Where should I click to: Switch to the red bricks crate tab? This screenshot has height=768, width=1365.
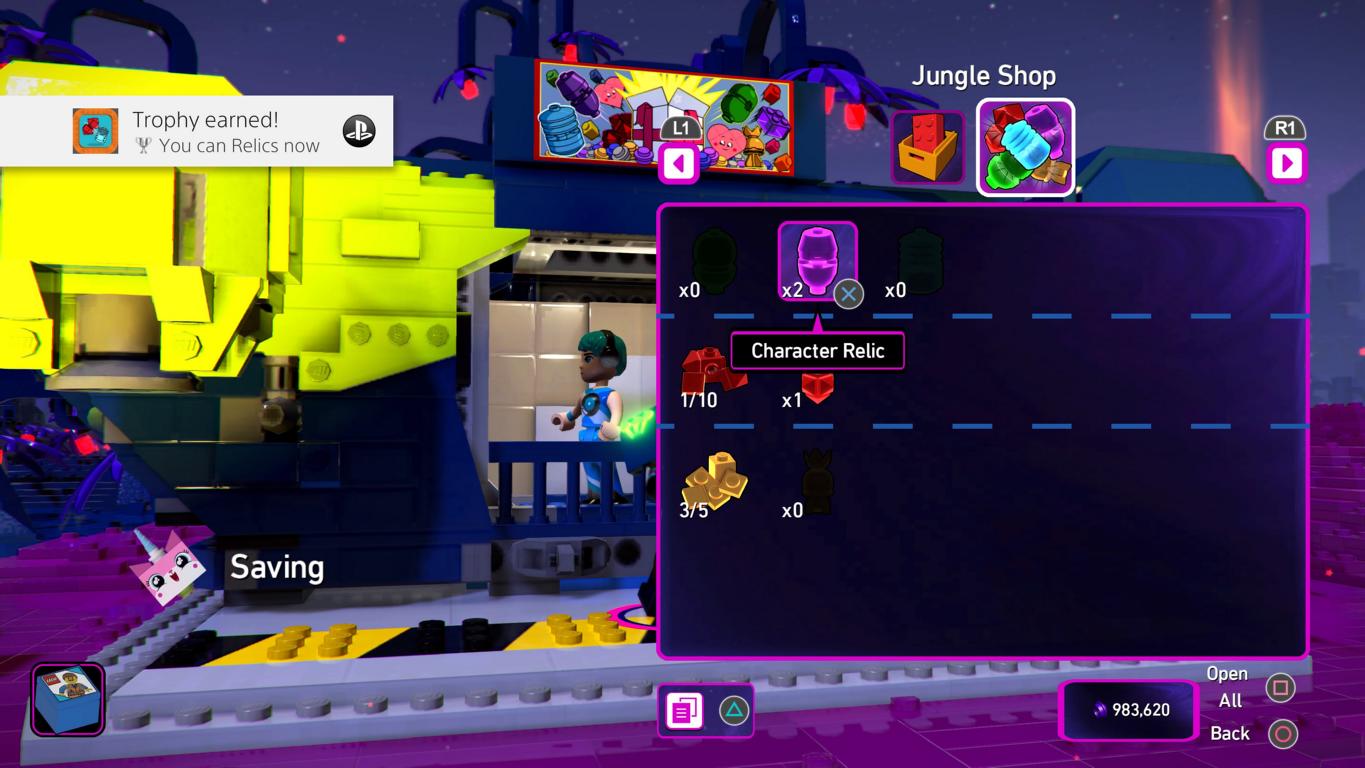click(927, 147)
